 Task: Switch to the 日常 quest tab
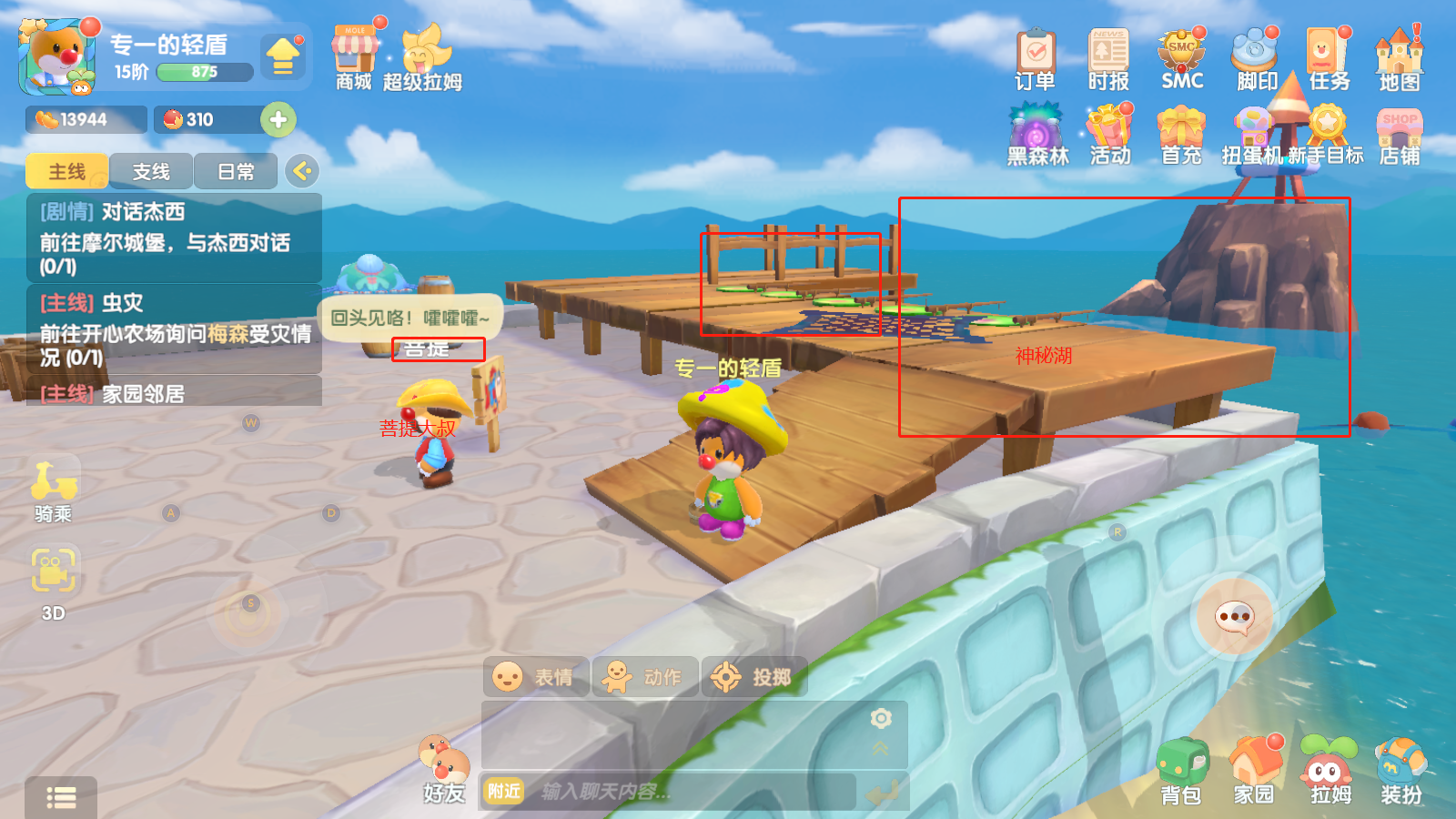point(236,171)
